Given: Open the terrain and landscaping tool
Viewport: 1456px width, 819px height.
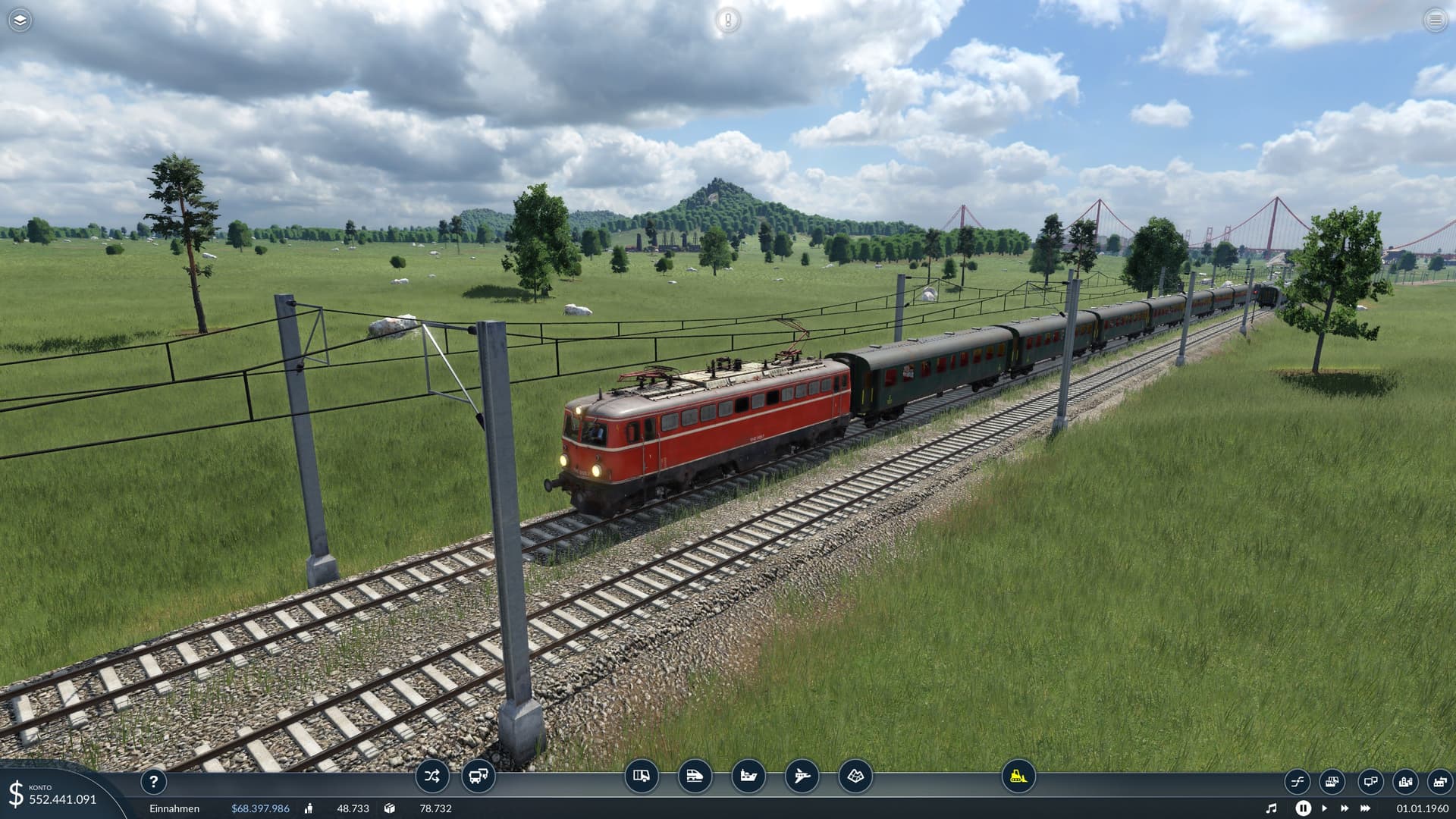Looking at the screenshot, I should coord(855,776).
